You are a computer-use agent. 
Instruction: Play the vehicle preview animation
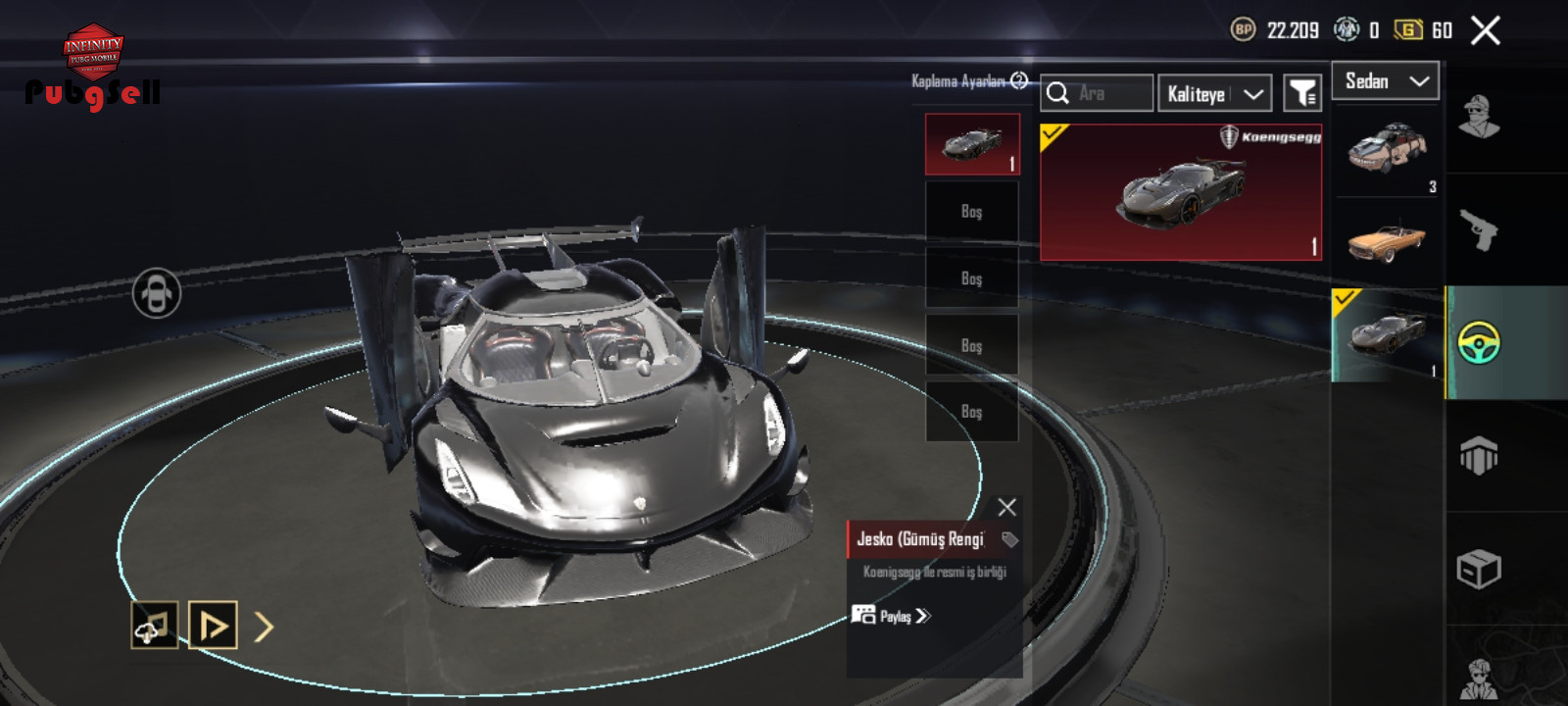click(x=213, y=626)
